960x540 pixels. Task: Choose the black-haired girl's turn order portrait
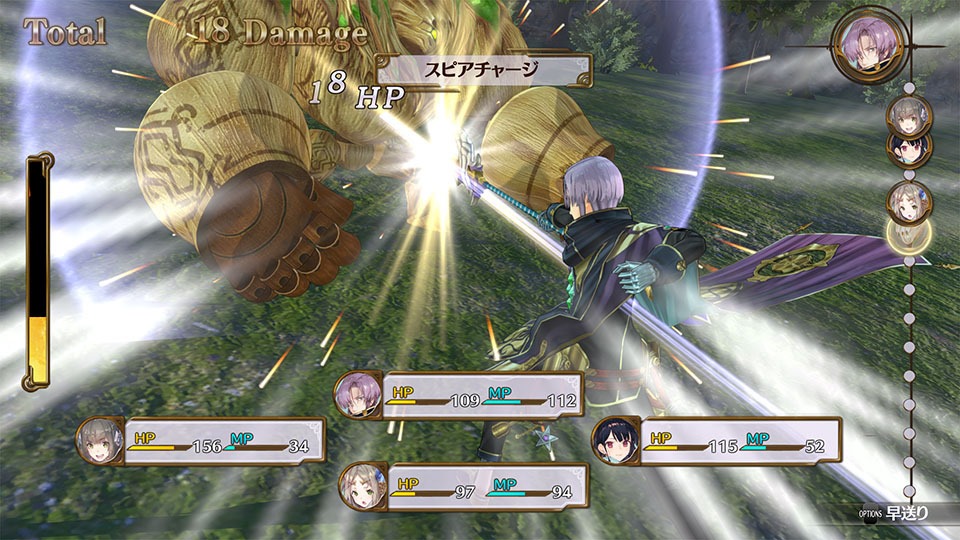coord(909,148)
